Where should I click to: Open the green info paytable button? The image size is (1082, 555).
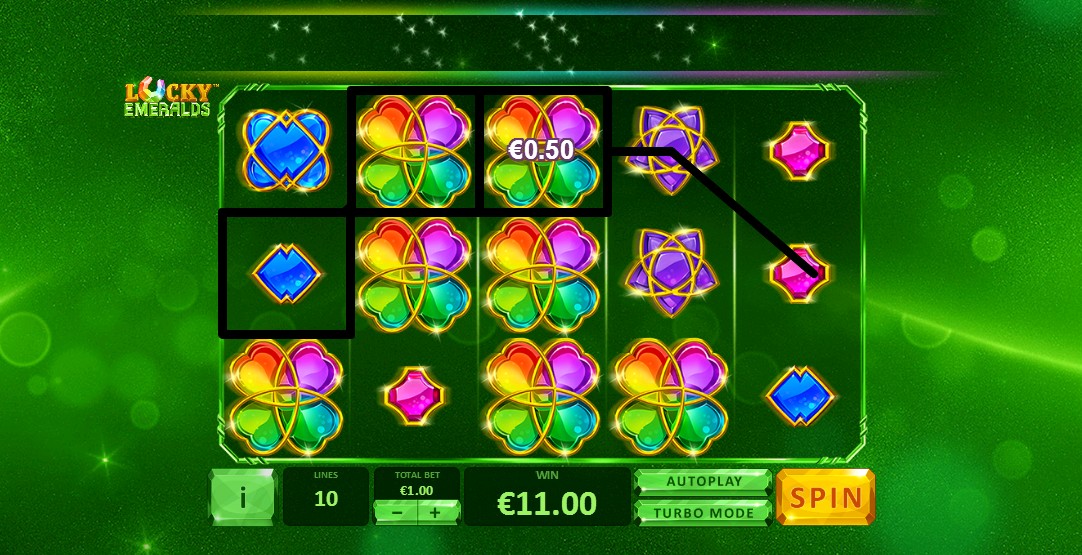[242, 497]
